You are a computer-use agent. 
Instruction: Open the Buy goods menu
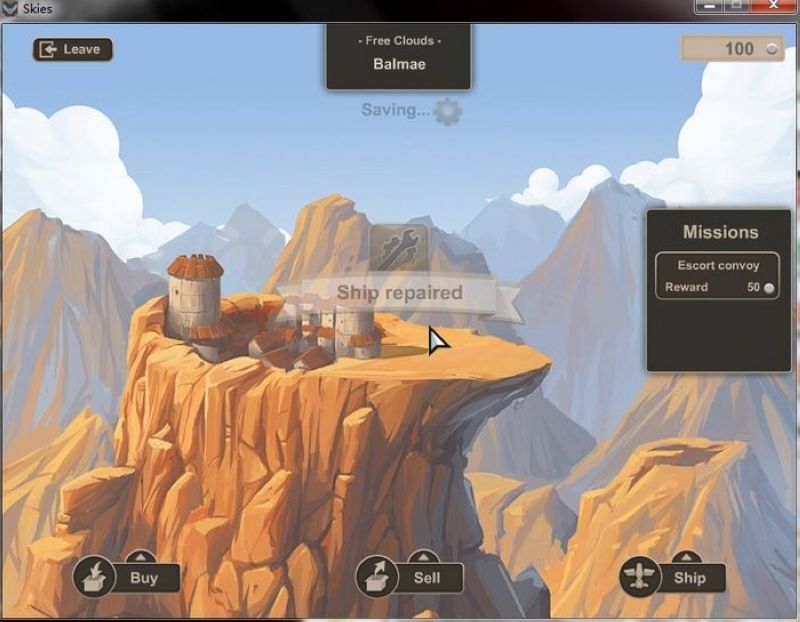126,577
